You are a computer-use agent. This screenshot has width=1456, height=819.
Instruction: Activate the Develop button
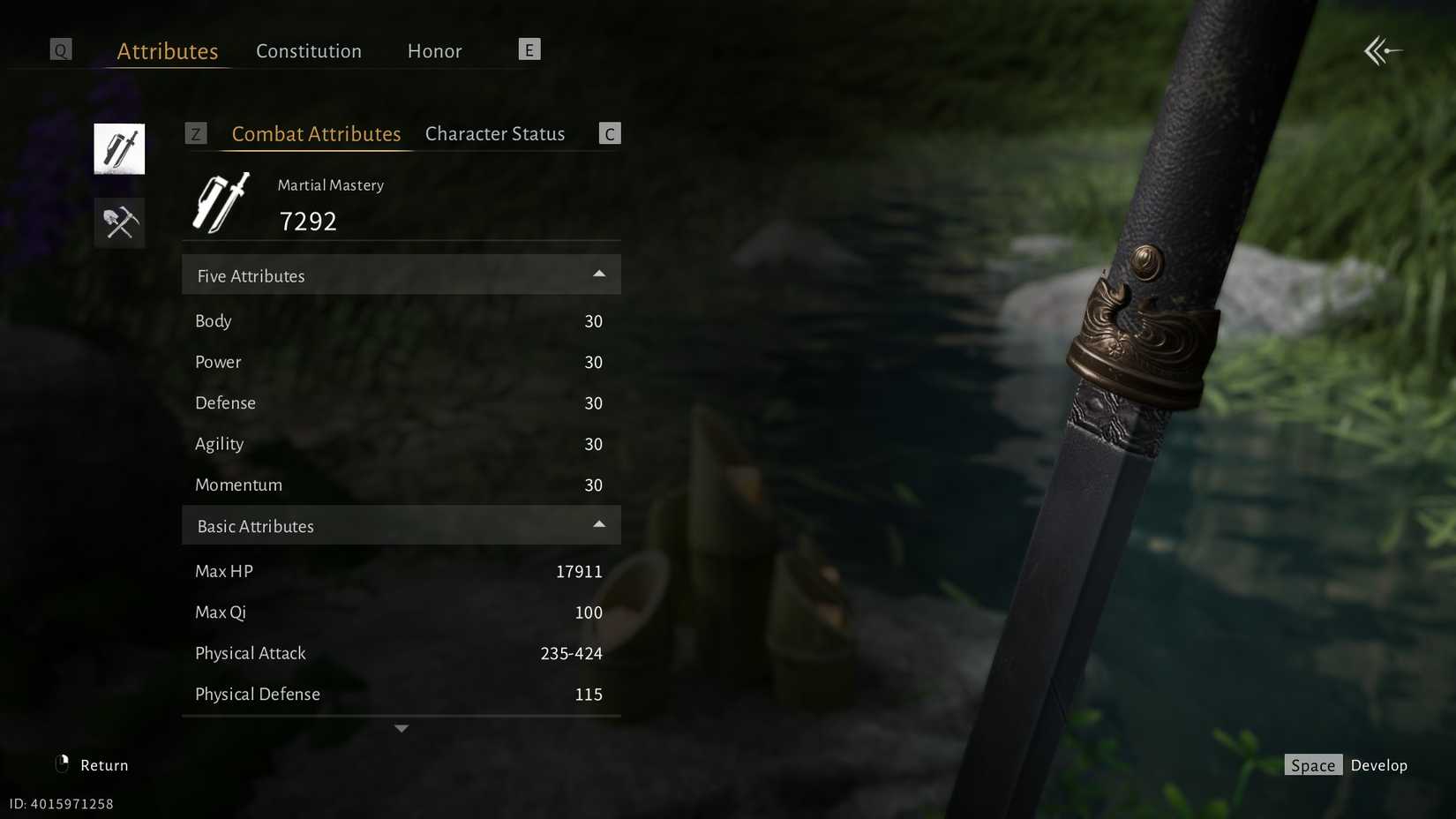(x=1379, y=765)
